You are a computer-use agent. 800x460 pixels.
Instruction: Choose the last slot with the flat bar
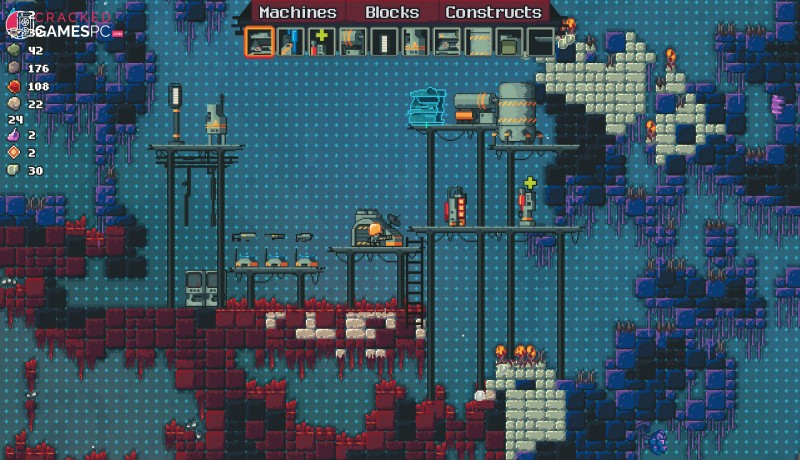click(541, 42)
